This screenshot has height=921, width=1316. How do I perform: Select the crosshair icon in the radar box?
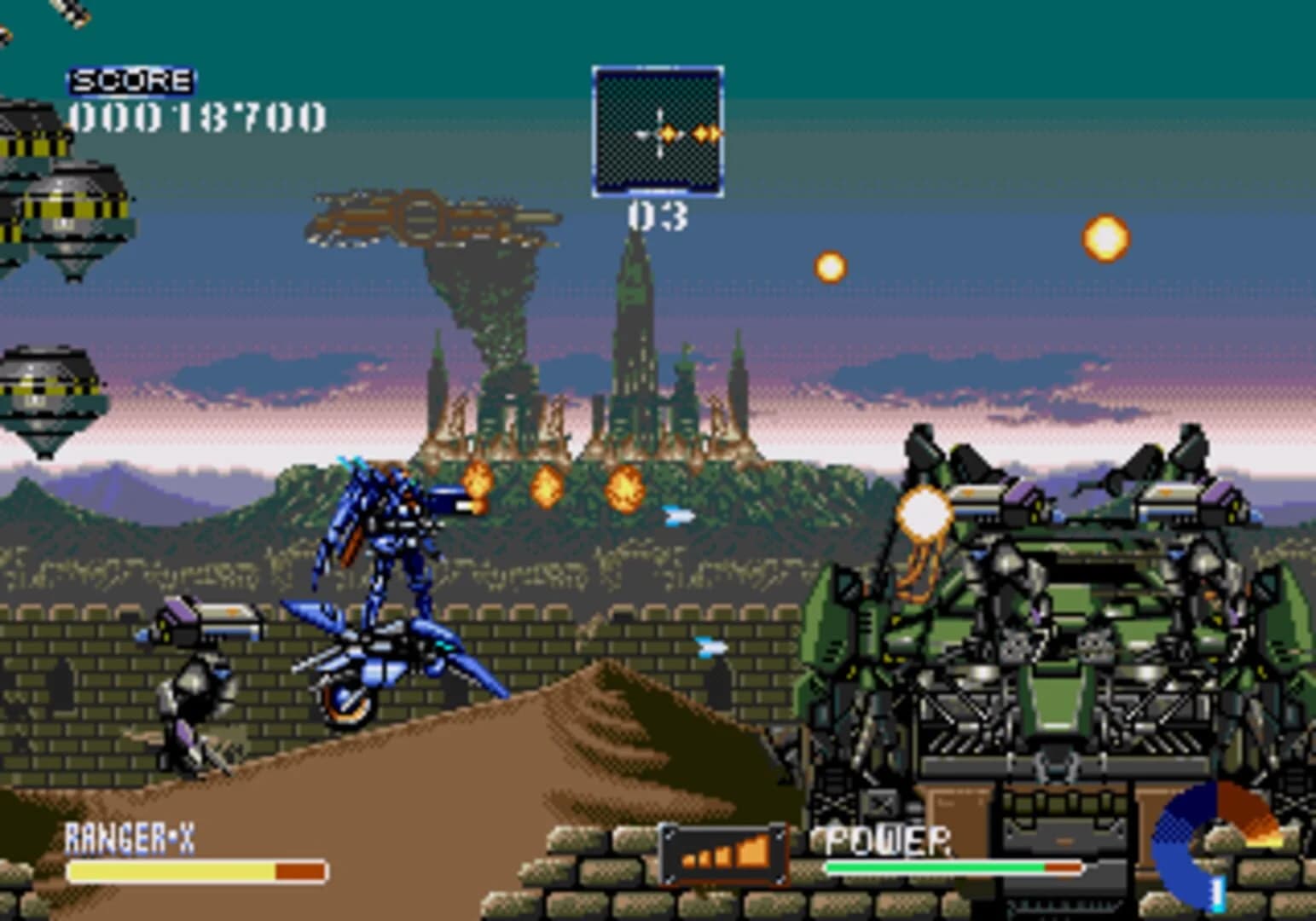point(661,133)
